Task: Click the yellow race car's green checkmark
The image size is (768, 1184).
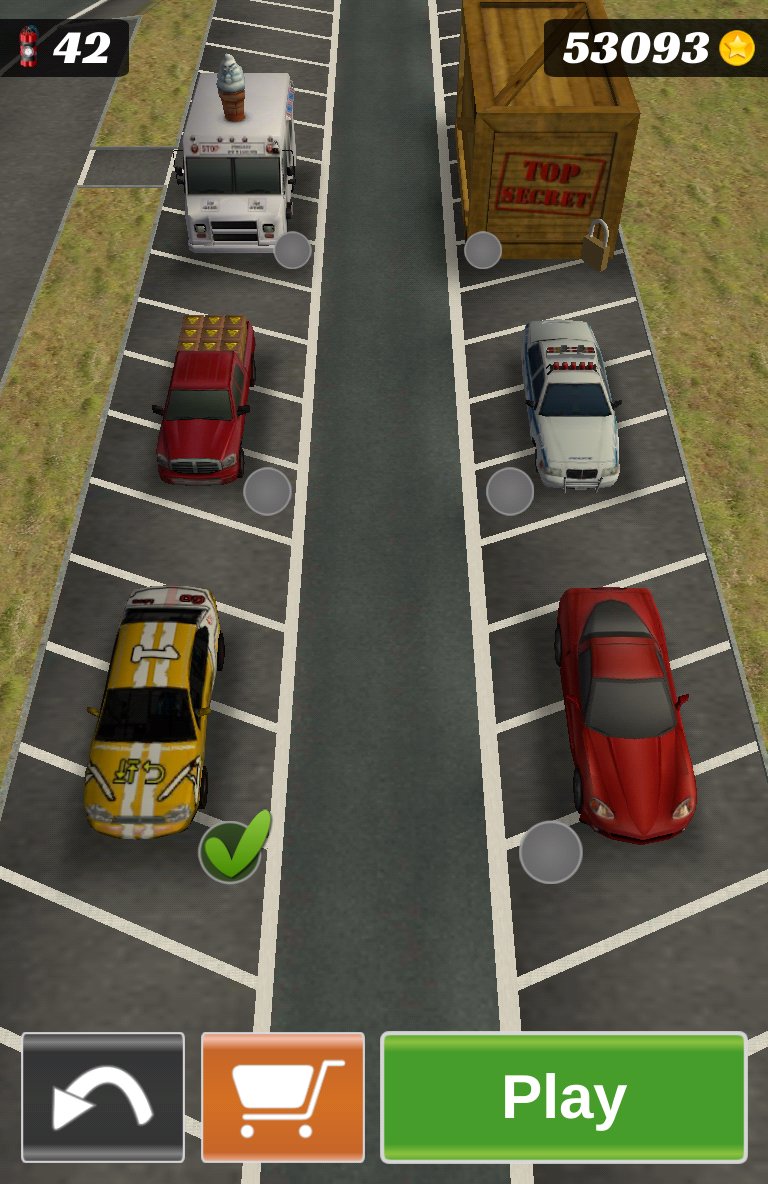Action: 232,850
